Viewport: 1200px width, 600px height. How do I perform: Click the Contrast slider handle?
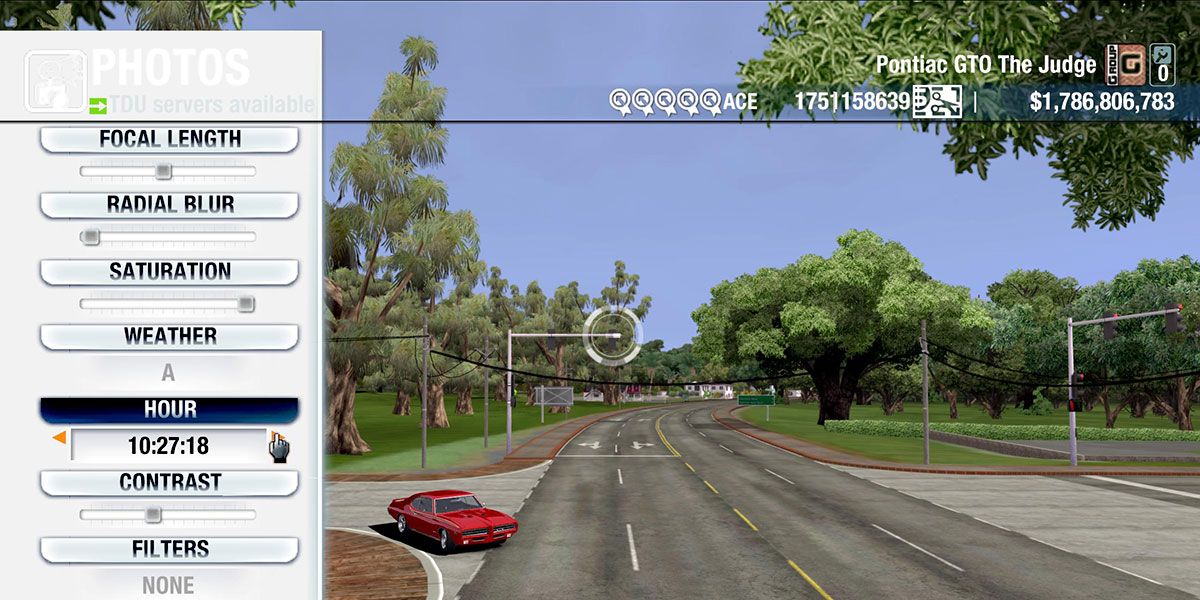pyautogui.click(x=152, y=515)
